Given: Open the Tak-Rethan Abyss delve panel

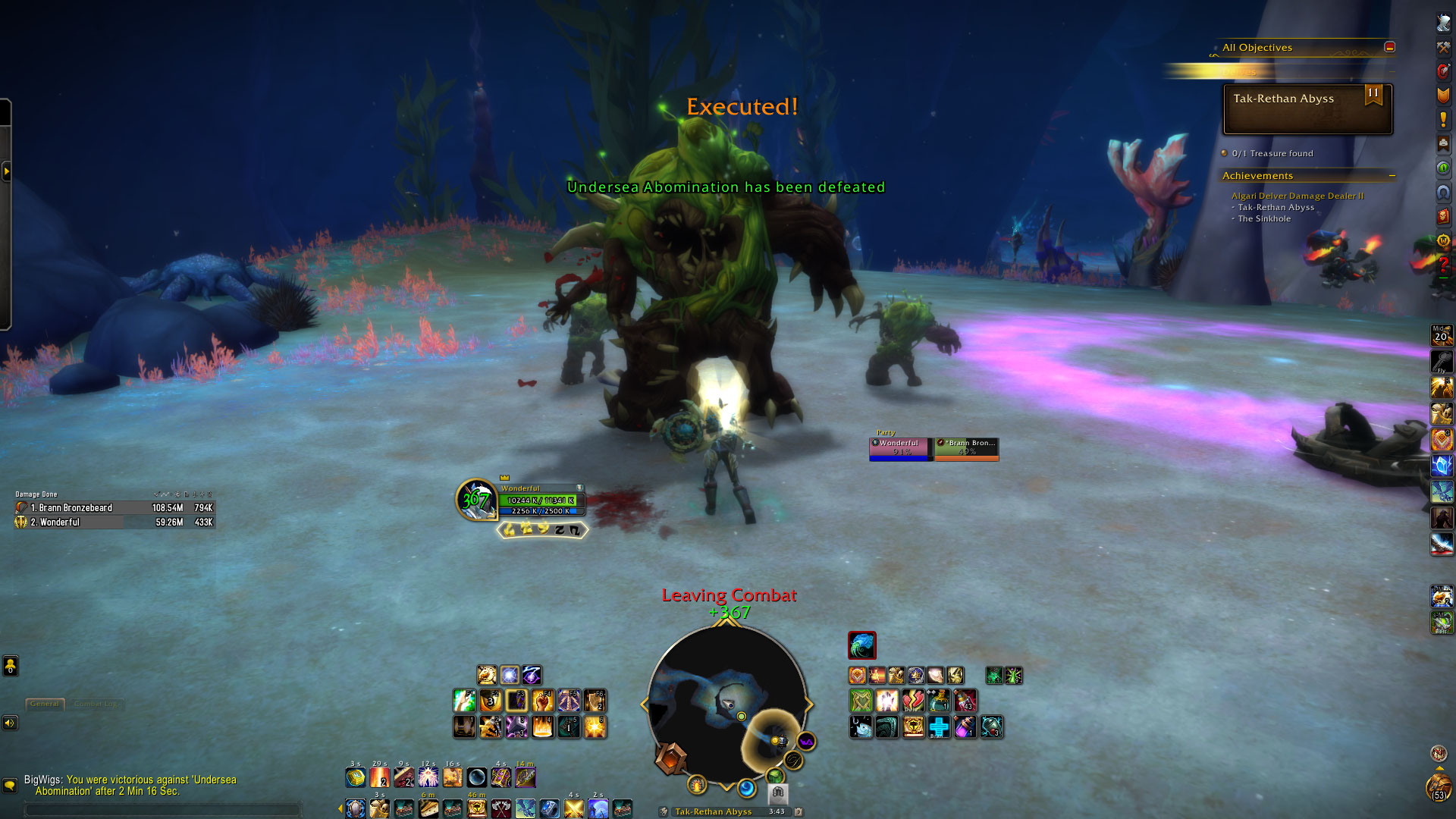Looking at the screenshot, I should coord(1307,108).
